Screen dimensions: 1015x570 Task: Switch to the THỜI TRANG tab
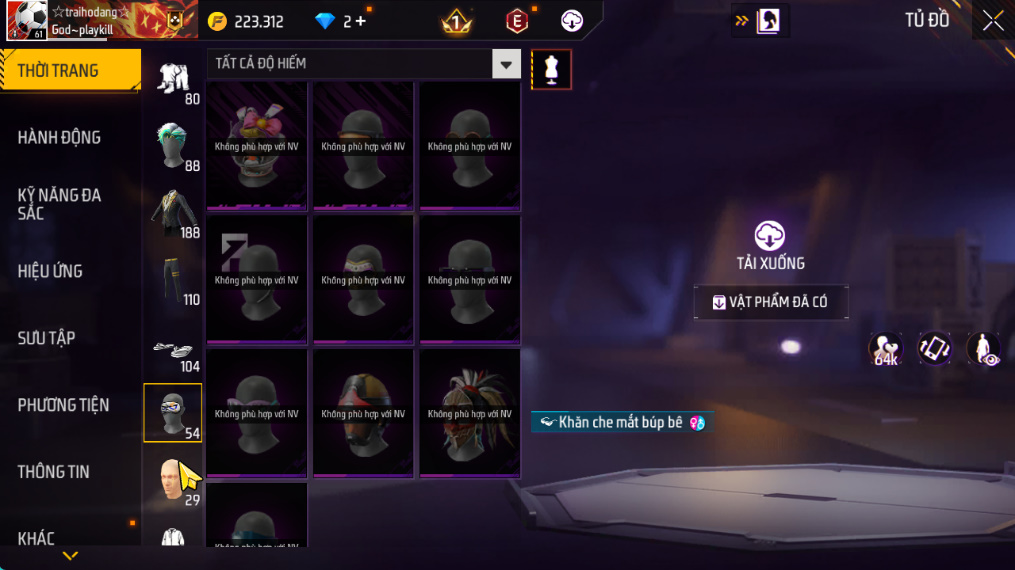click(70, 71)
